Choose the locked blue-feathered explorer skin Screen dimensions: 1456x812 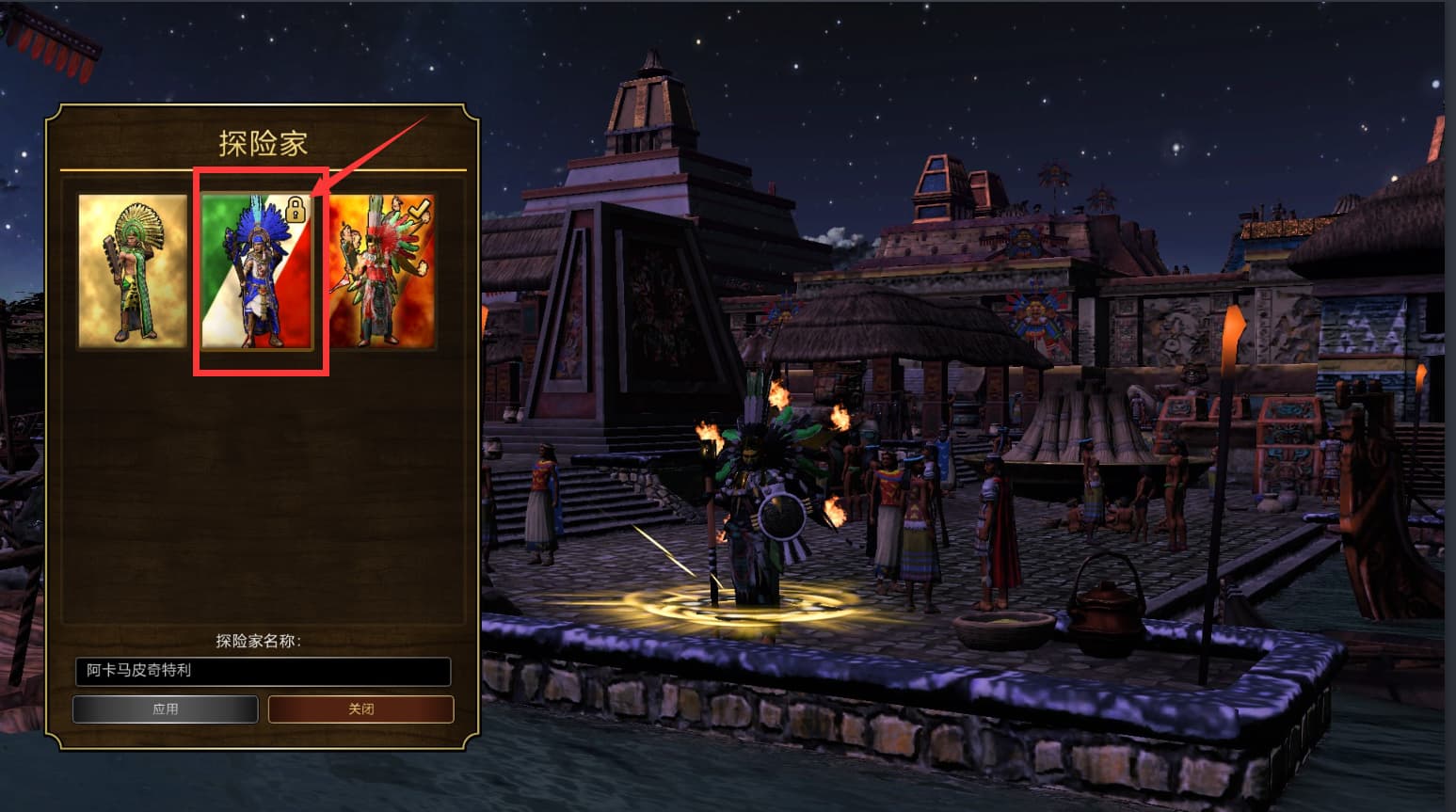[257, 271]
